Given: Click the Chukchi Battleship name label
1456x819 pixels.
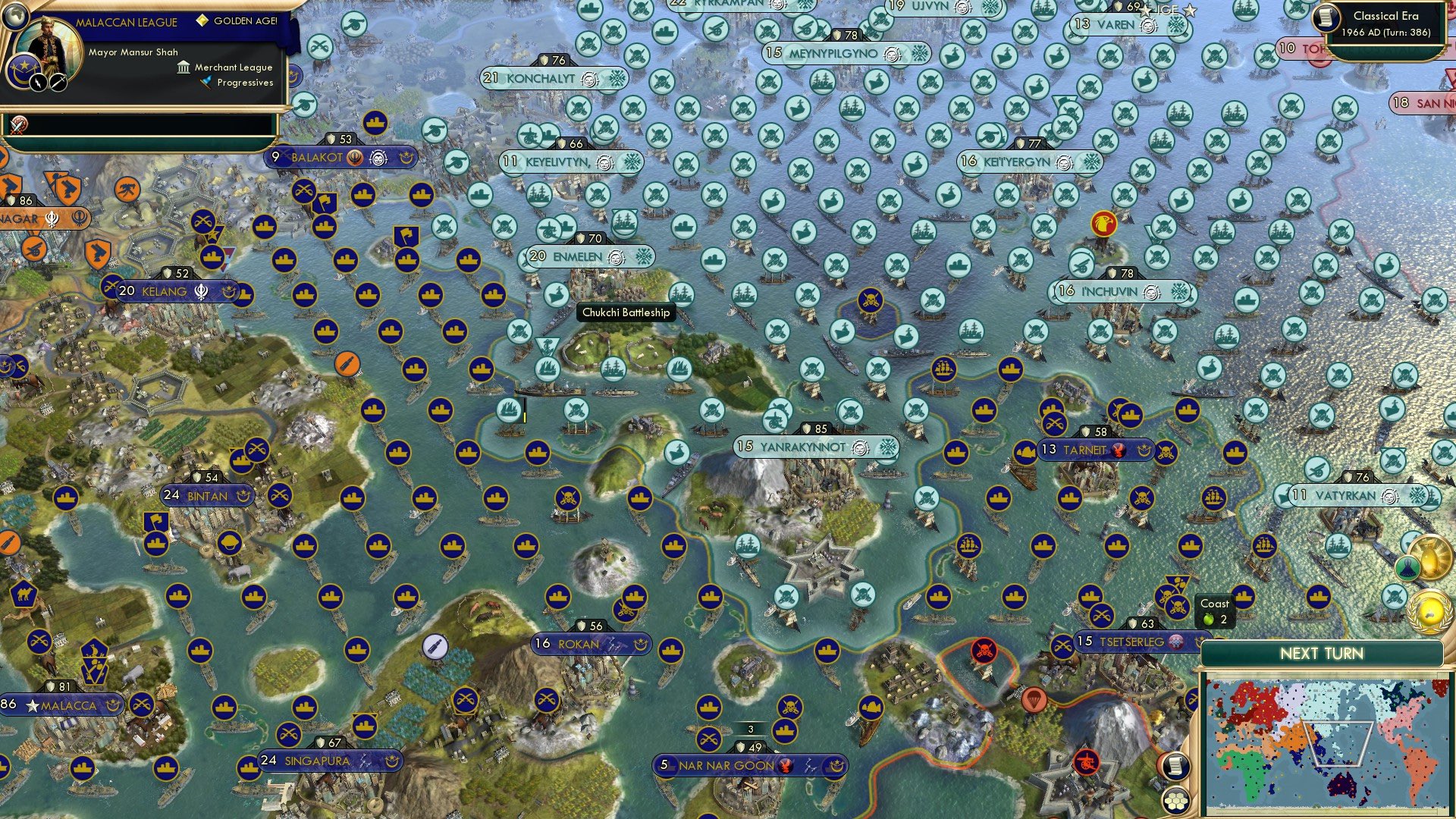Looking at the screenshot, I should pyautogui.click(x=627, y=313).
